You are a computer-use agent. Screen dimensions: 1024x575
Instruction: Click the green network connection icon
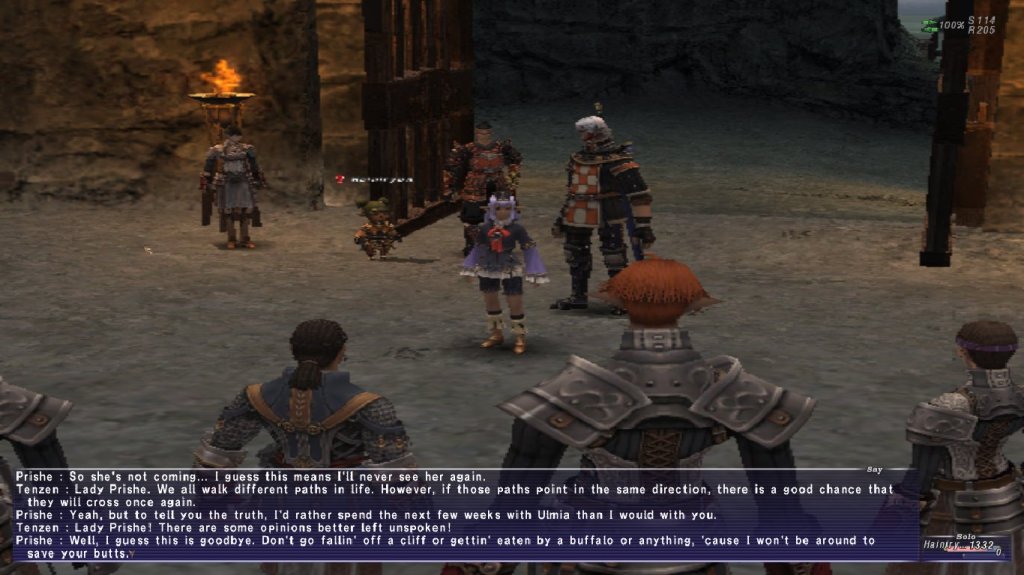(x=930, y=25)
